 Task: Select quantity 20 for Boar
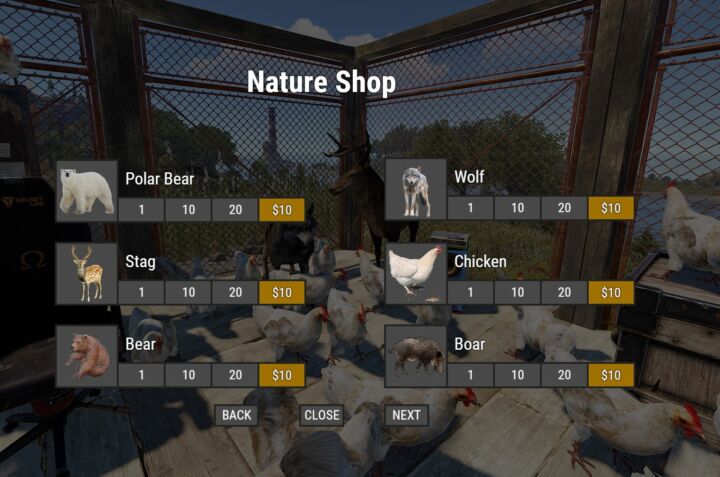564,375
